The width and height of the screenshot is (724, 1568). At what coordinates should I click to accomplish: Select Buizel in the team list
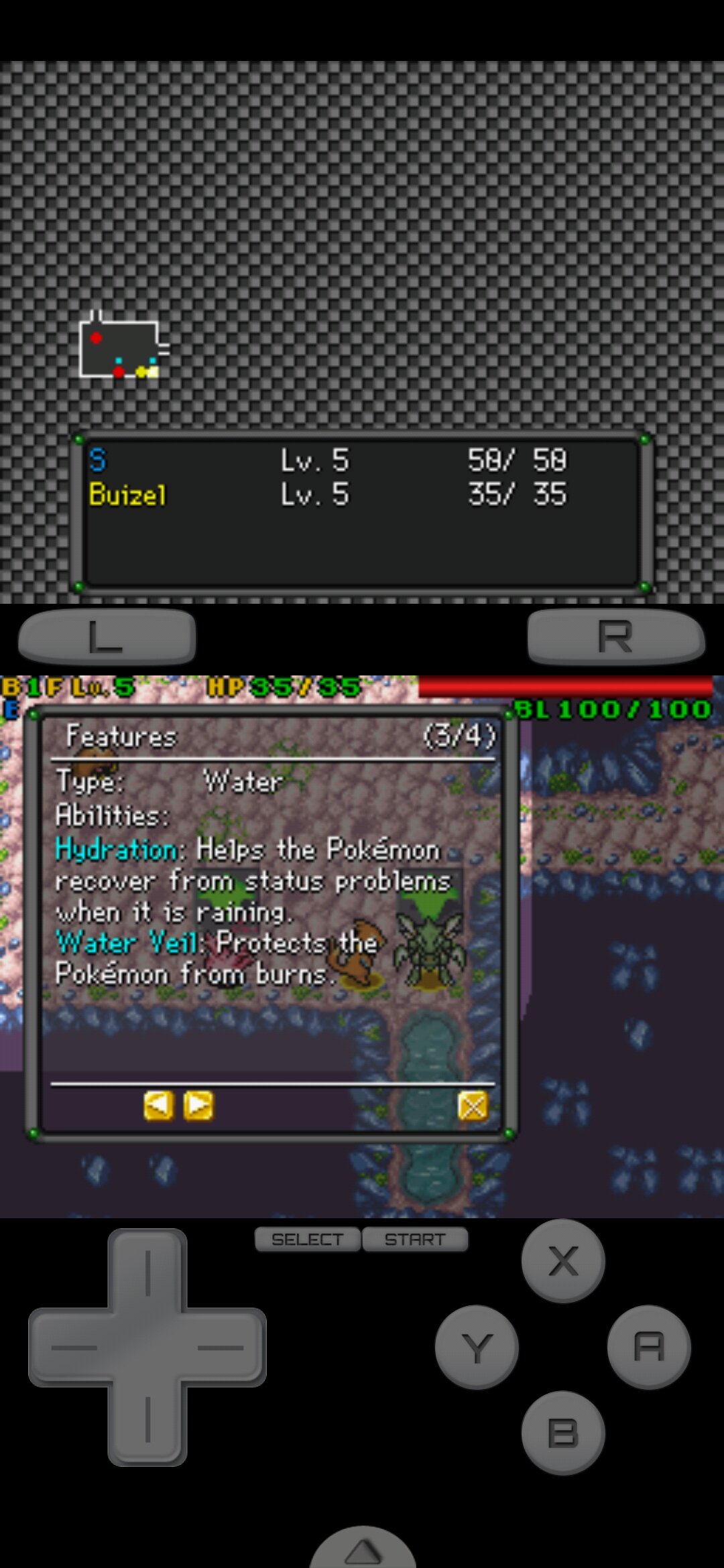[127, 495]
